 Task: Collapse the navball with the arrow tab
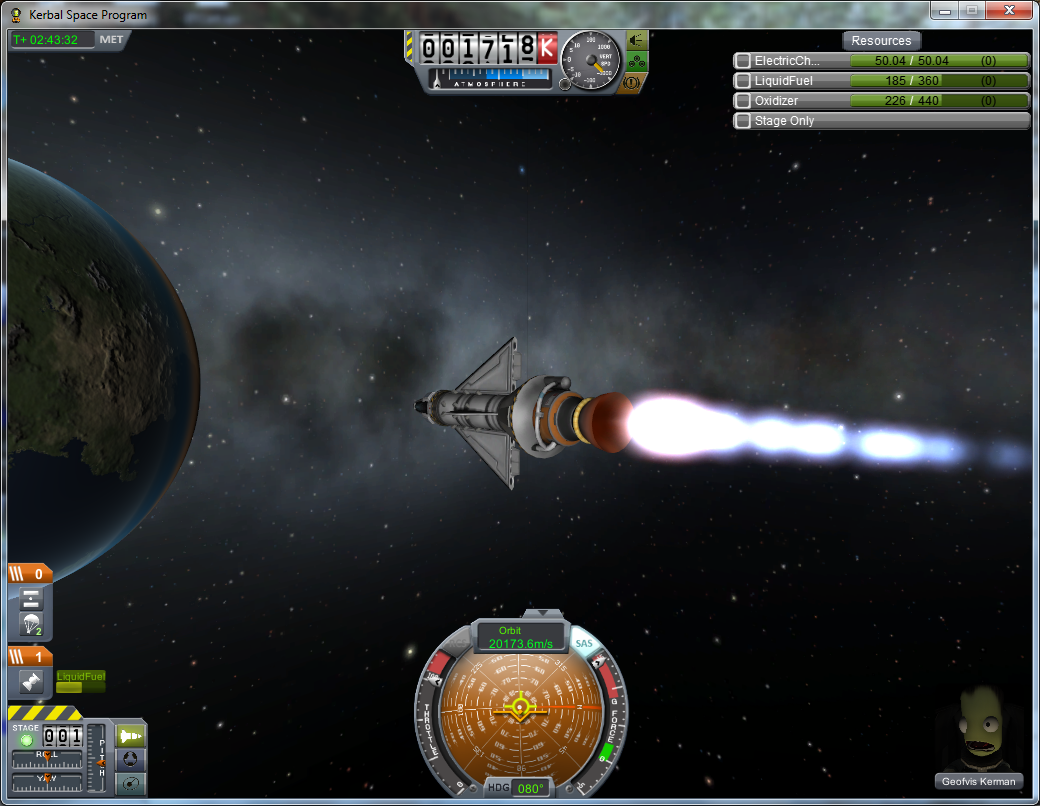coord(543,612)
